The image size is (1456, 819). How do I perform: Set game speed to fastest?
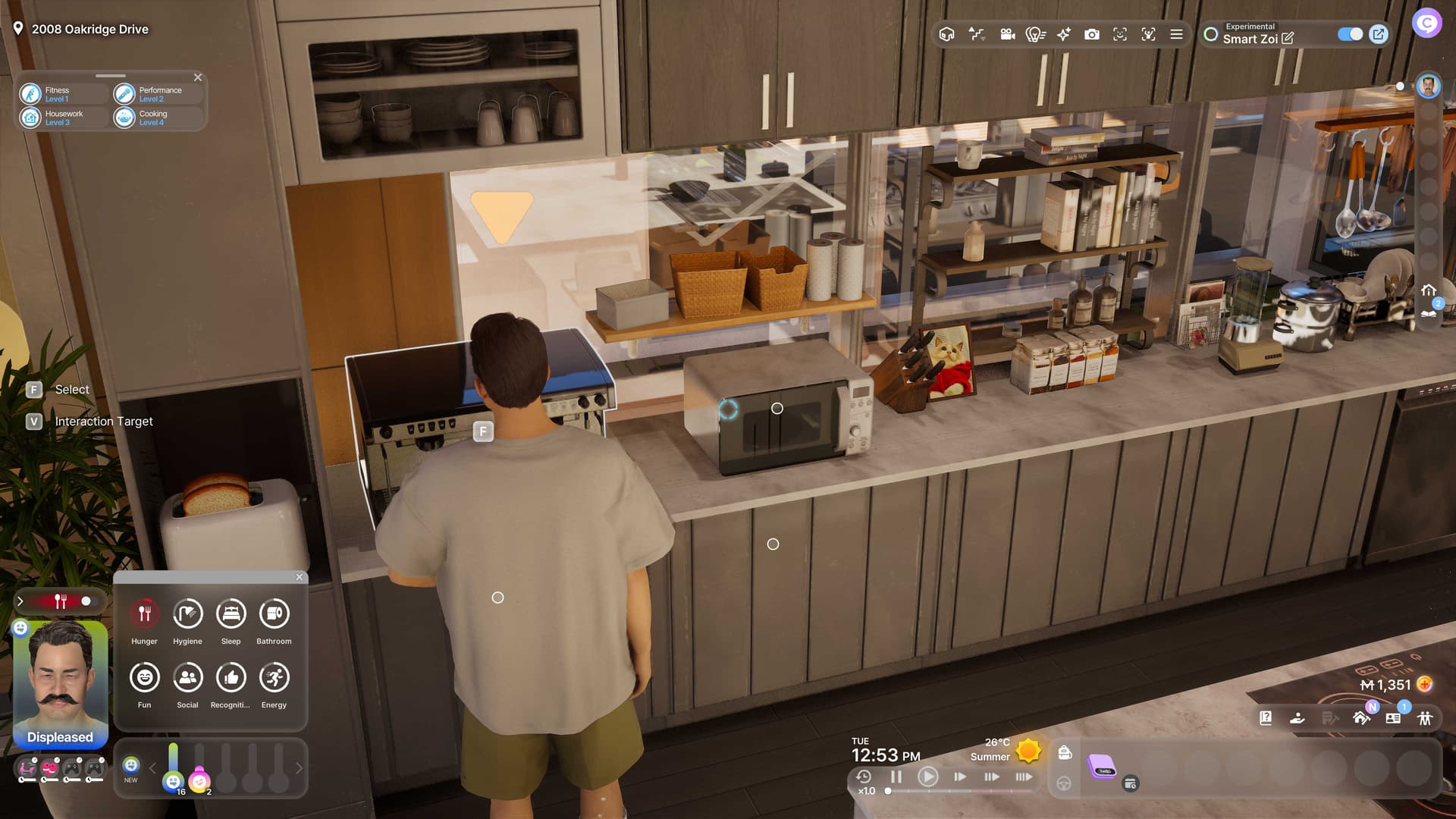click(x=1023, y=777)
